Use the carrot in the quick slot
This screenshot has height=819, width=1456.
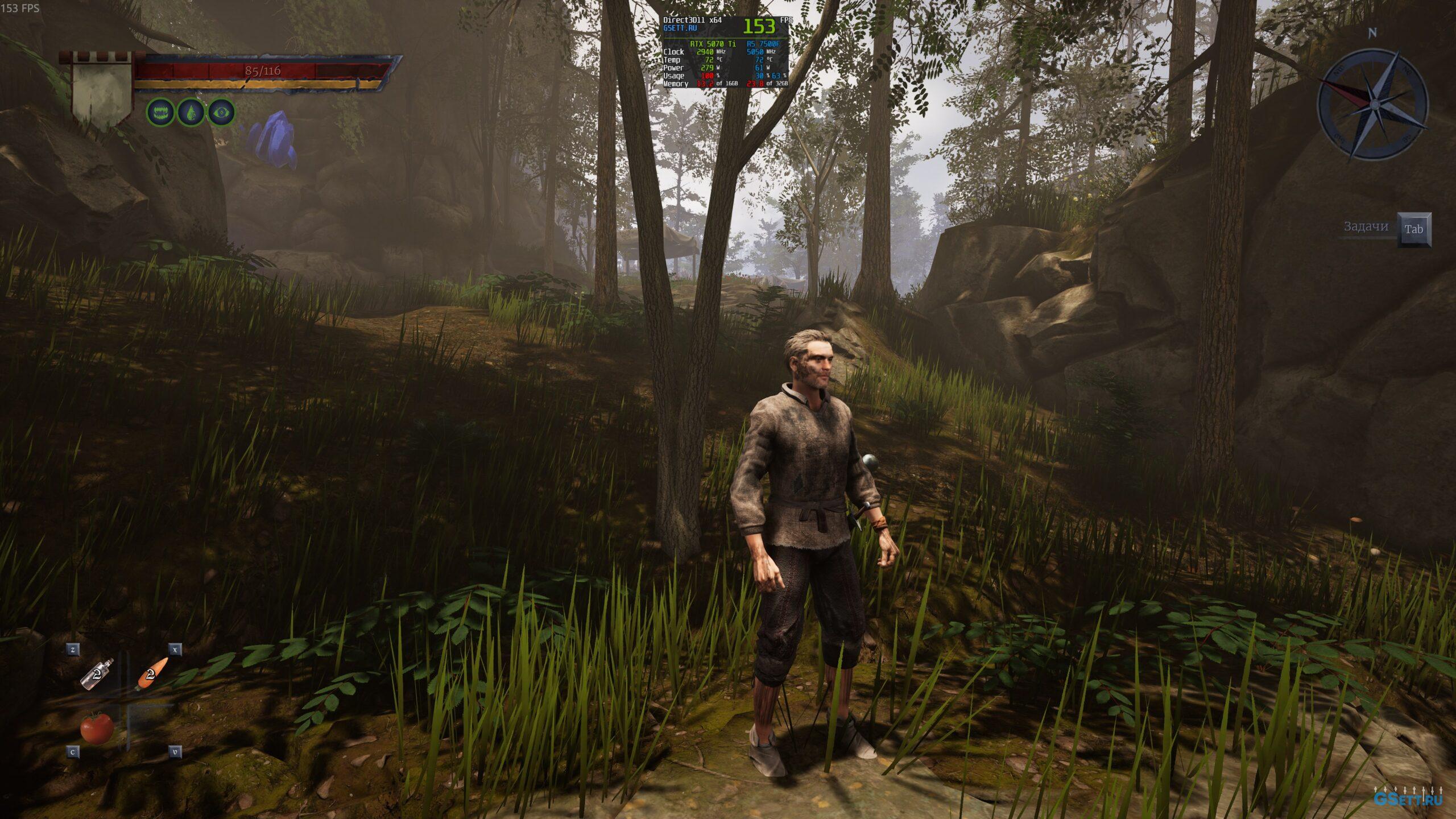152,673
